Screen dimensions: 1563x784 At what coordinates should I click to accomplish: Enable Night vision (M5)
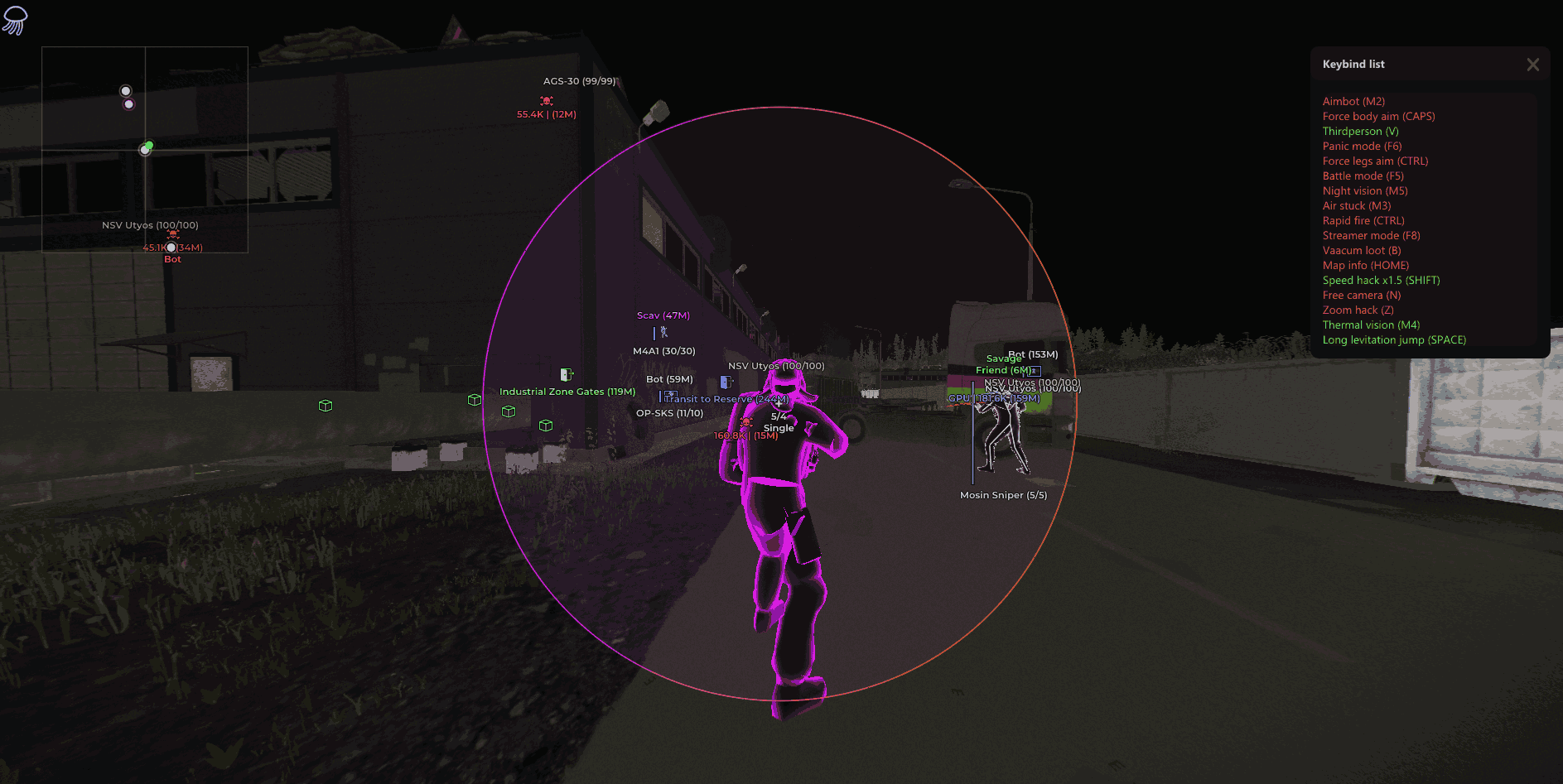coord(1364,190)
